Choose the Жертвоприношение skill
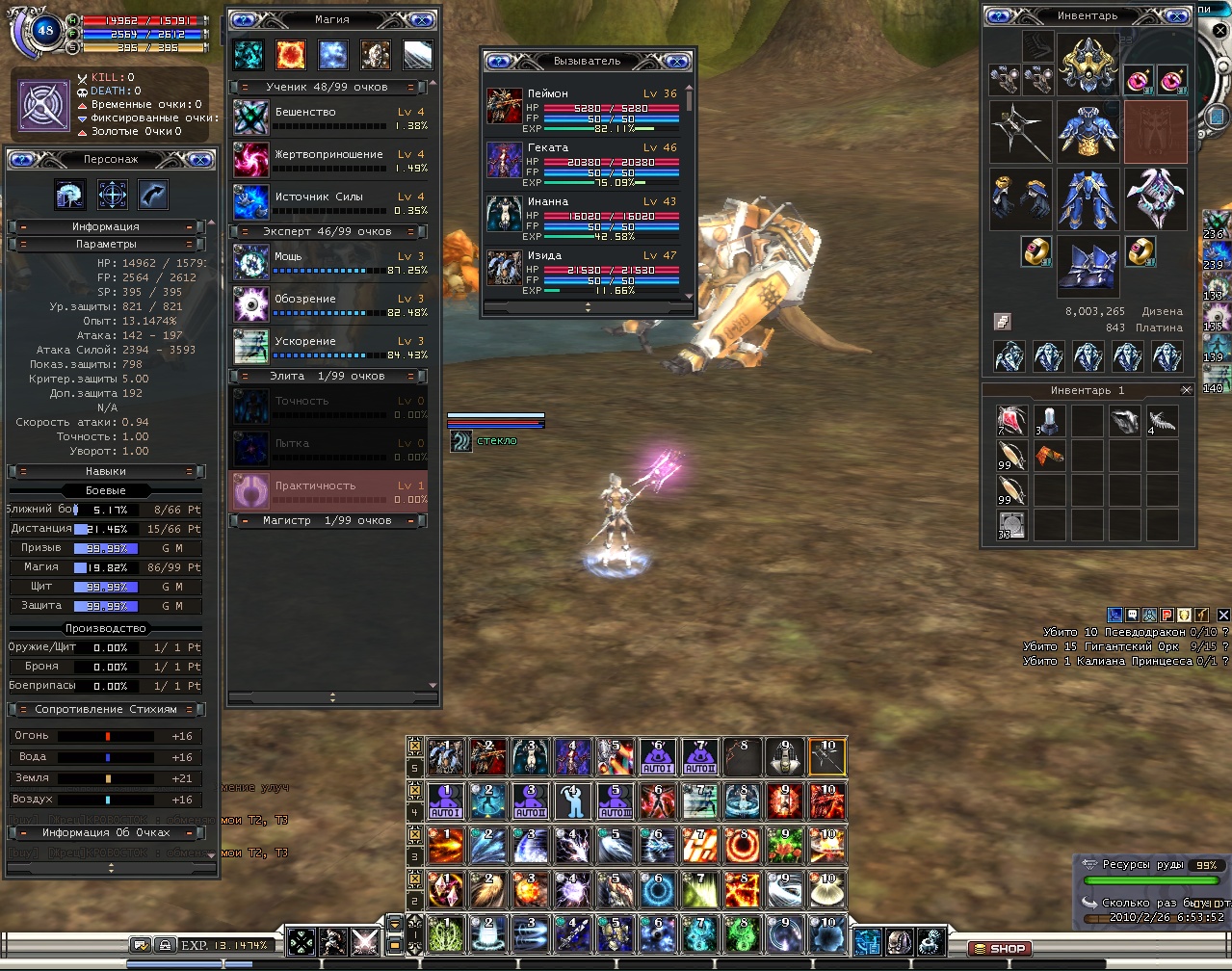Image resolution: width=1232 pixels, height=971 pixels. tap(329, 161)
